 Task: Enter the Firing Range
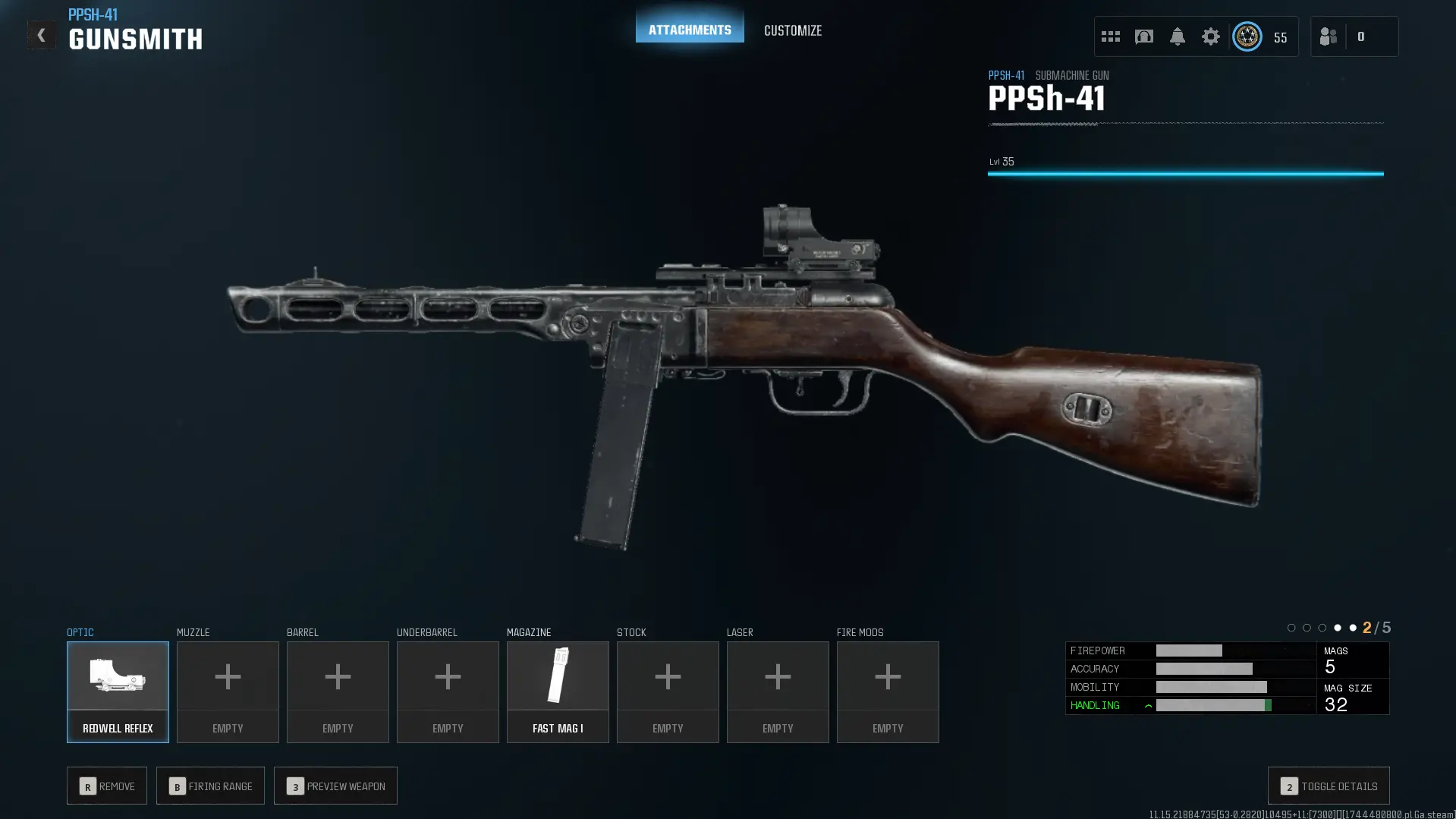(x=210, y=786)
